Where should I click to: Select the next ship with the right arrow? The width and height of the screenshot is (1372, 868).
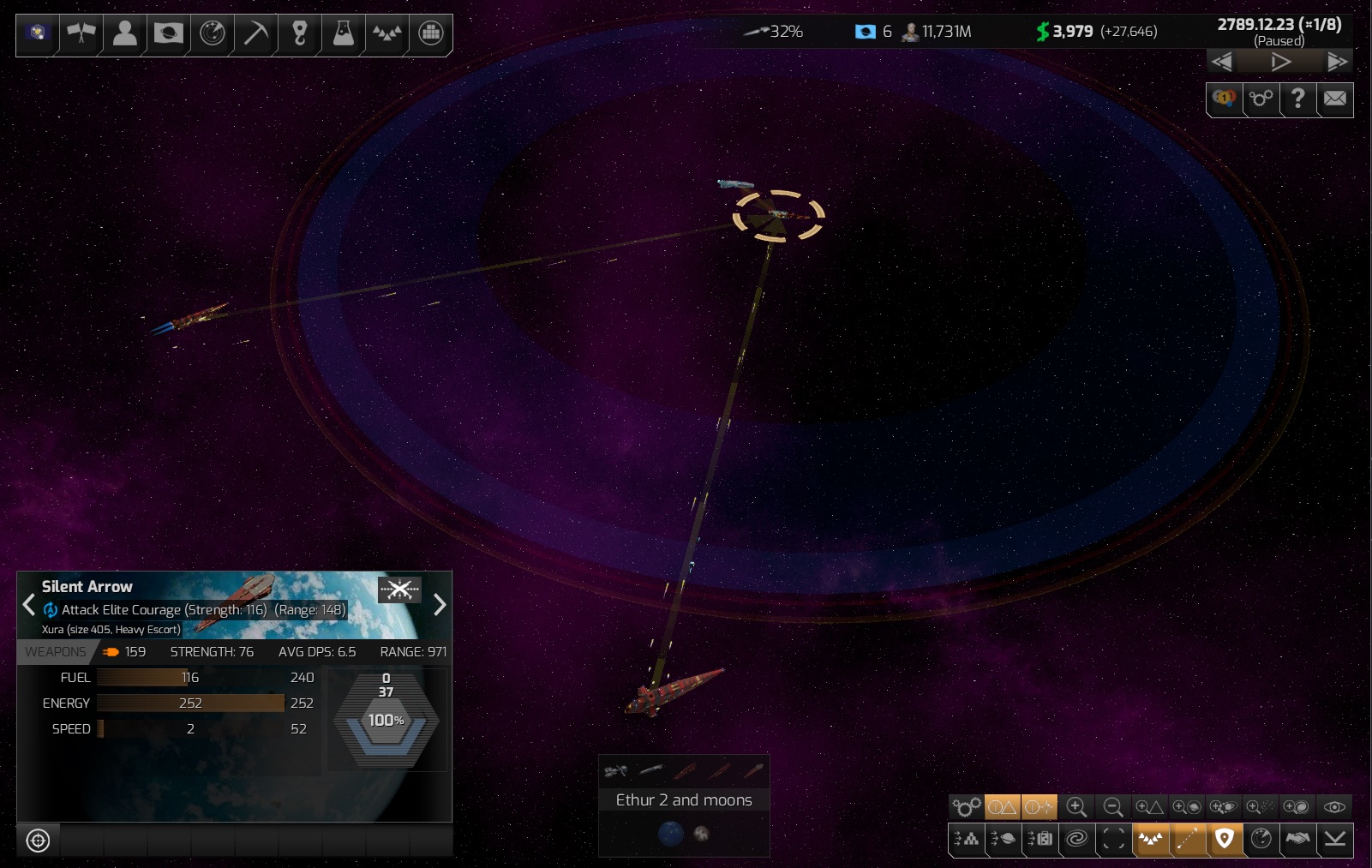click(440, 605)
